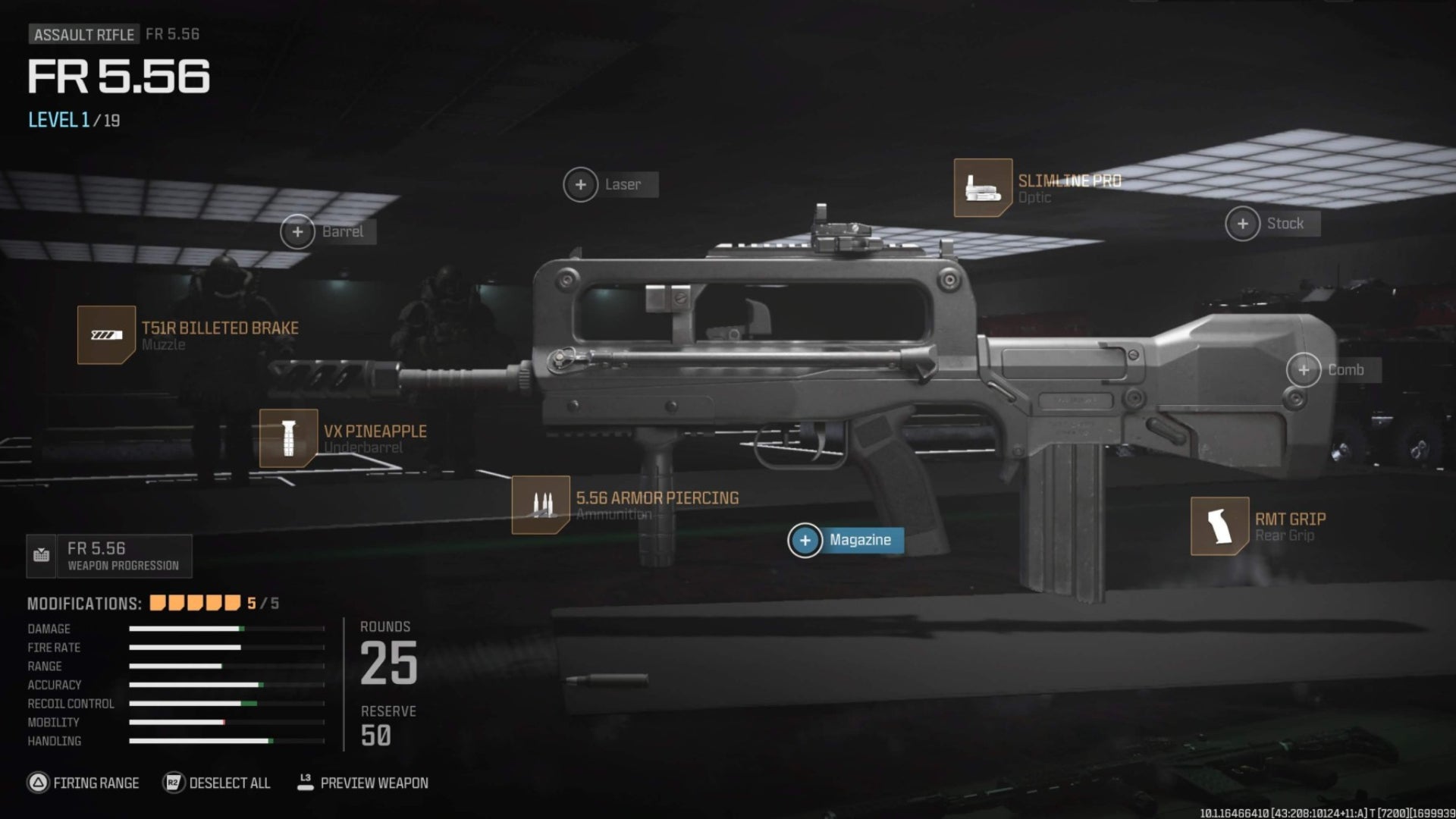The width and height of the screenshot is (1456, 819).
Task: Open the T51R Billeted Brake muzzle attachment
Action: point(107,334)
